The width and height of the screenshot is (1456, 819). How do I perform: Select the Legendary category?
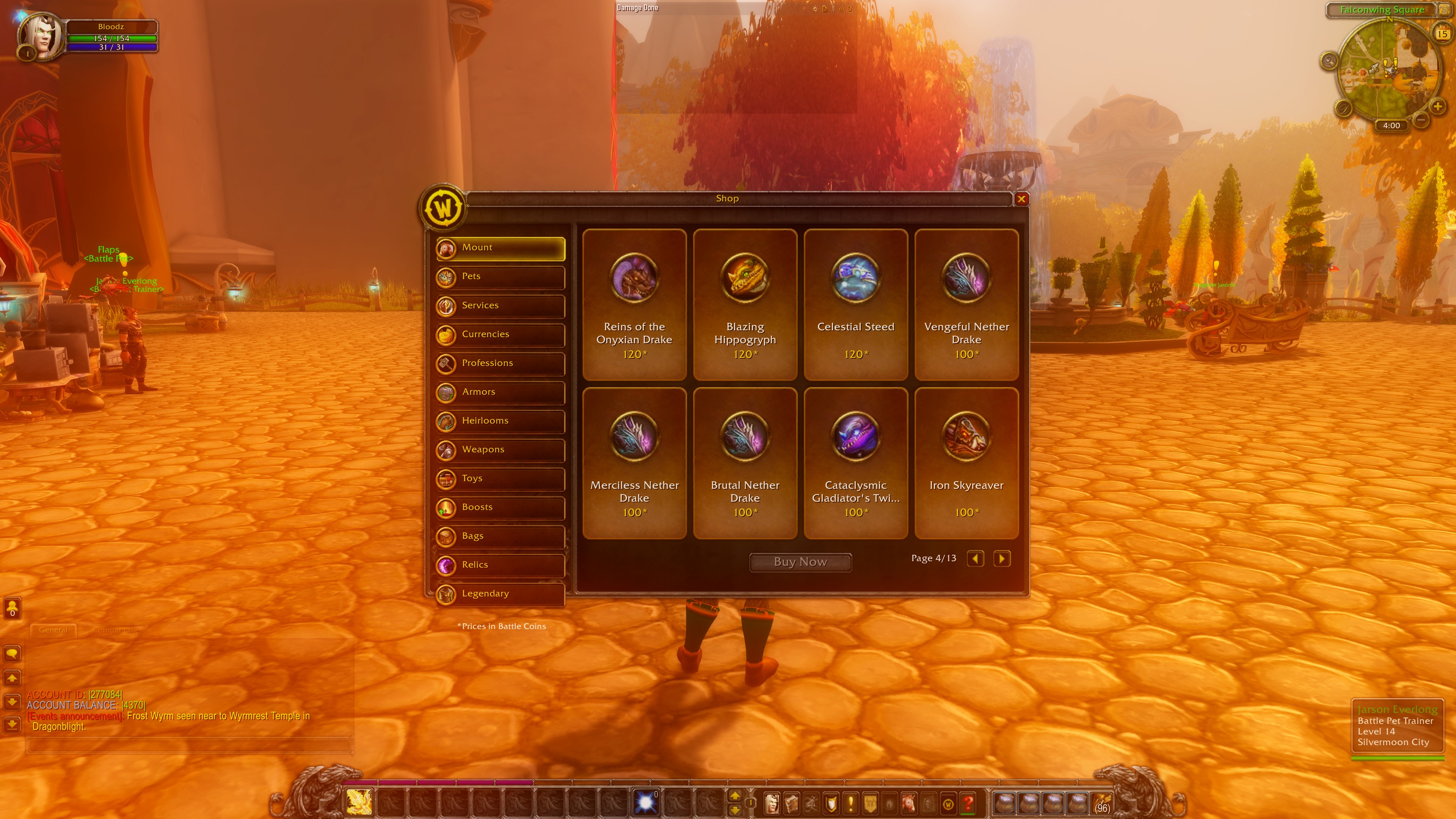click(500, 594)
